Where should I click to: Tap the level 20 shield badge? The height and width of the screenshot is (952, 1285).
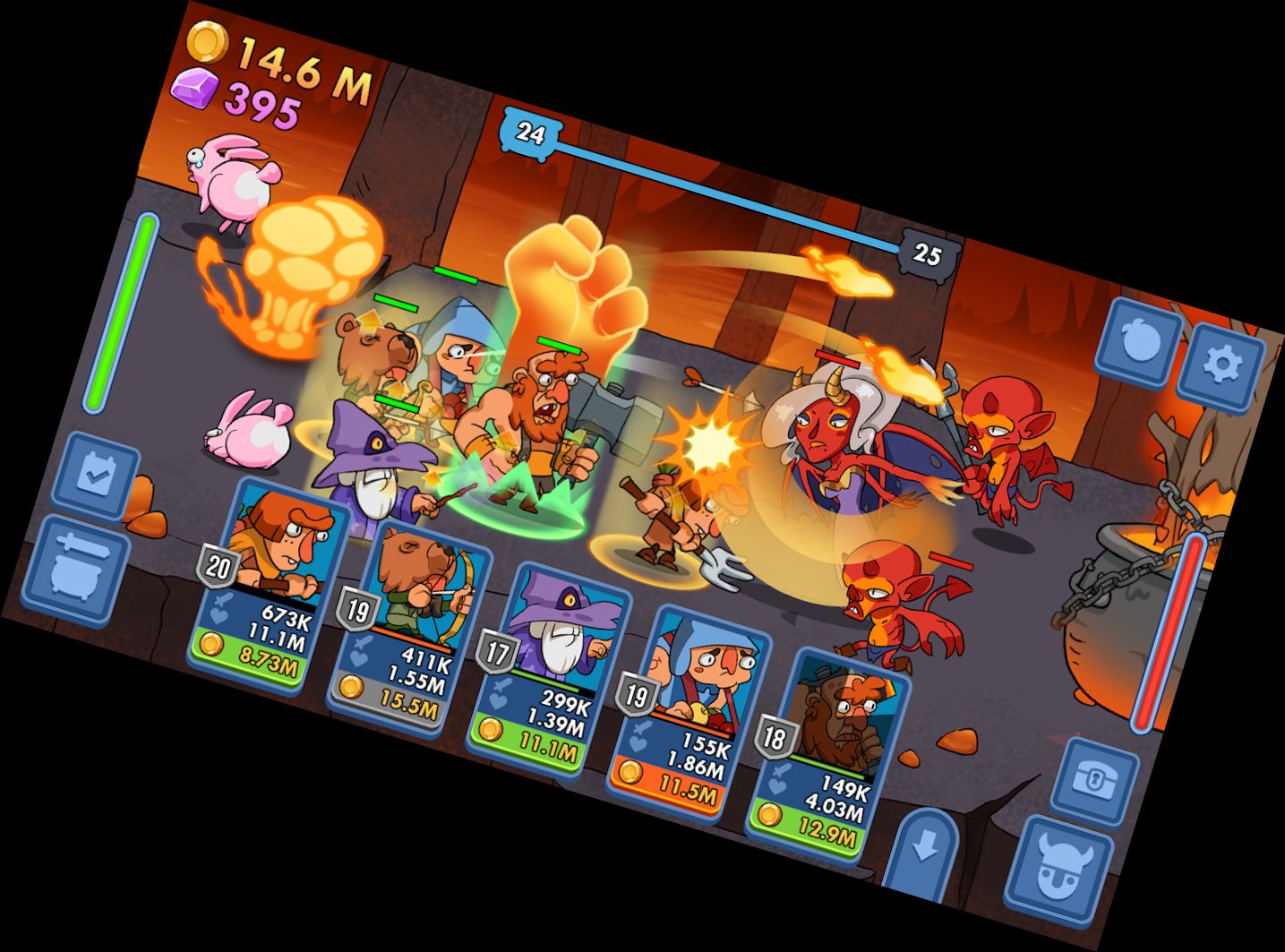(x=216, y=563)
